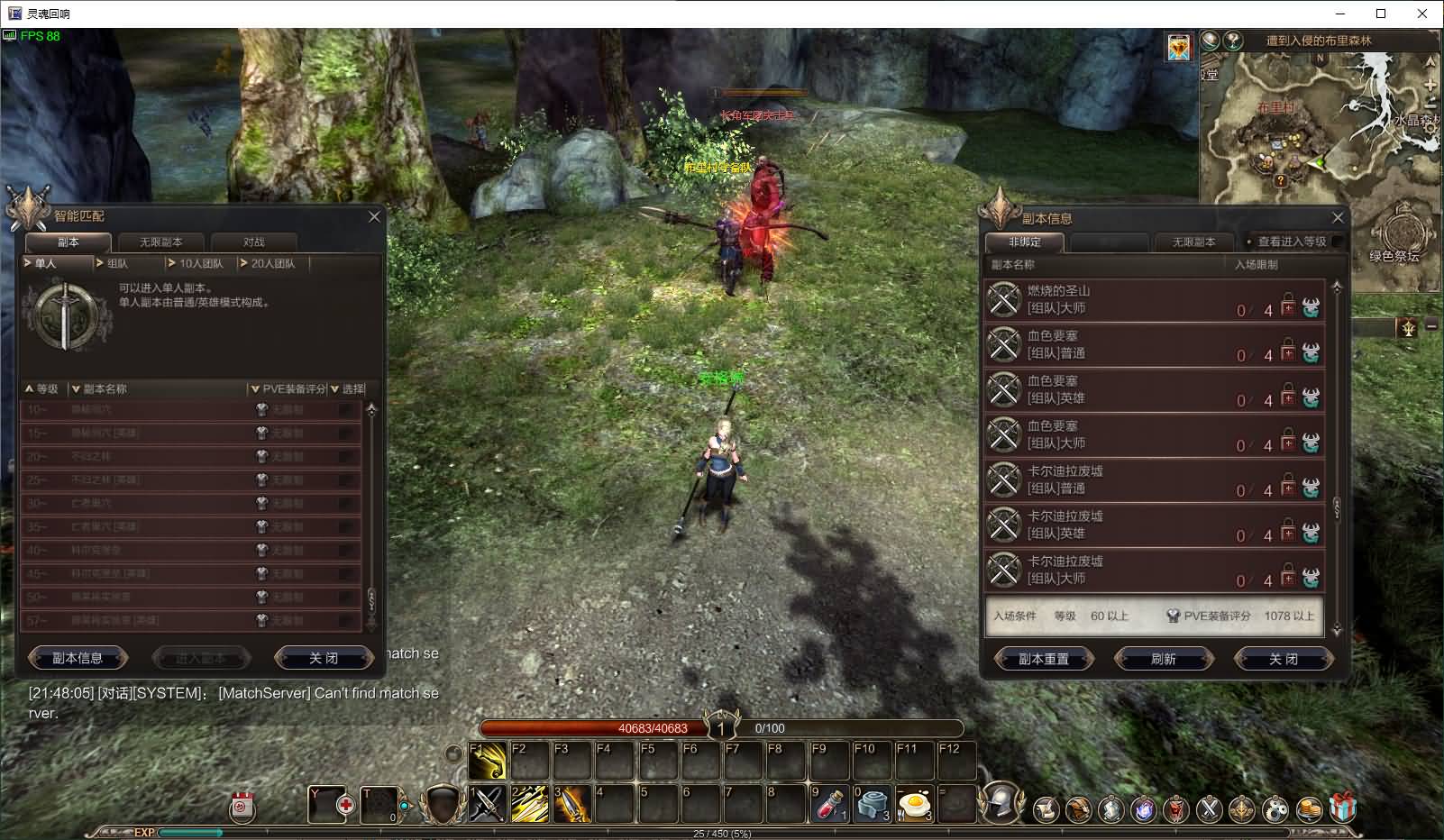Image resolution: width=1444 pixels, height=840 pixels.
Task: Open the gift box icon in the menu bar
Action: (x=1343, y=808)
